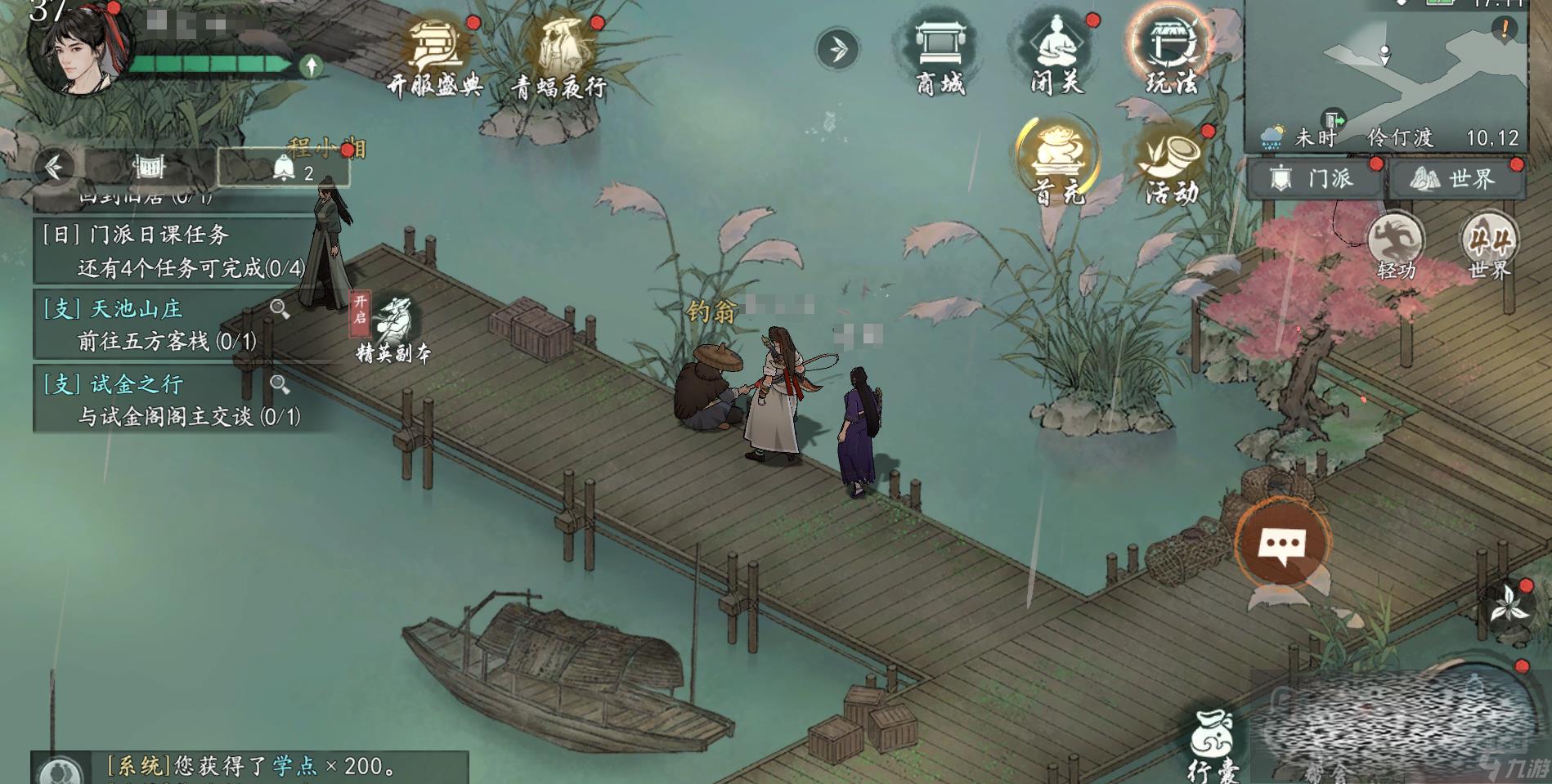
Task: Collapse the top menu with the leaf arrow
Action: click(x=837, y=49)
